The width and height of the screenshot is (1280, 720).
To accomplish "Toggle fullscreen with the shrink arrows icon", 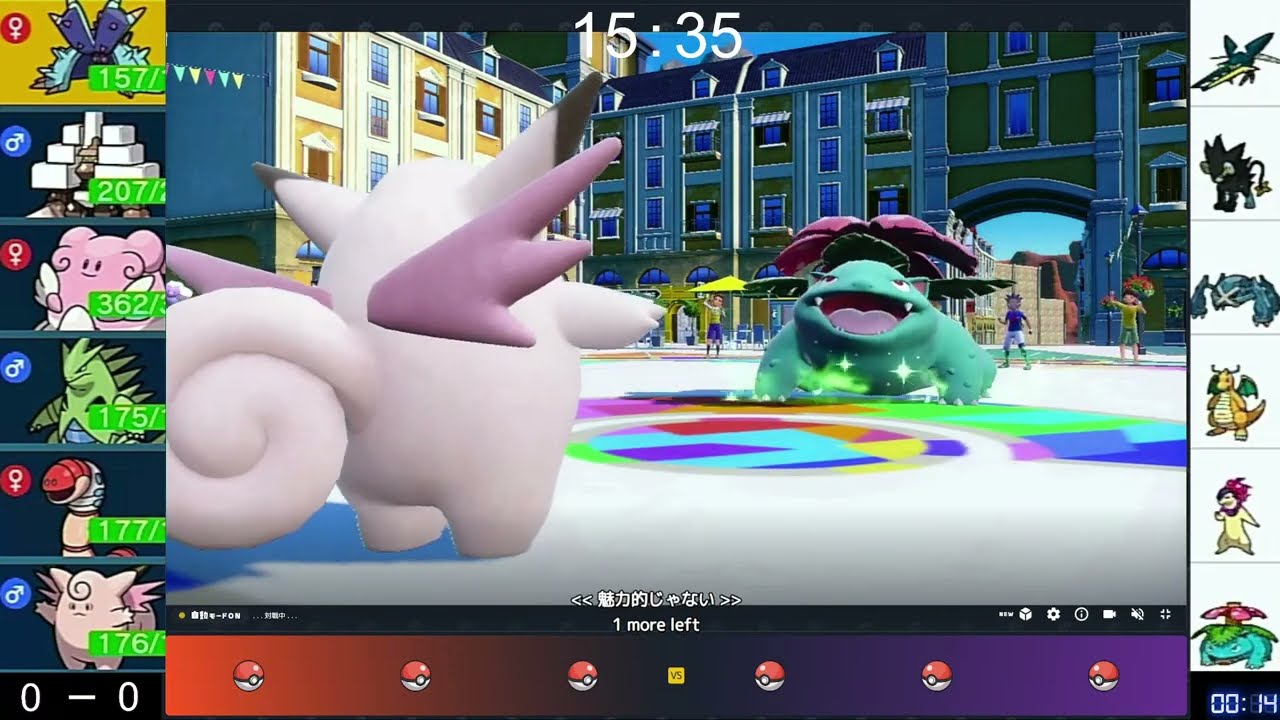I will (1165, 615).
